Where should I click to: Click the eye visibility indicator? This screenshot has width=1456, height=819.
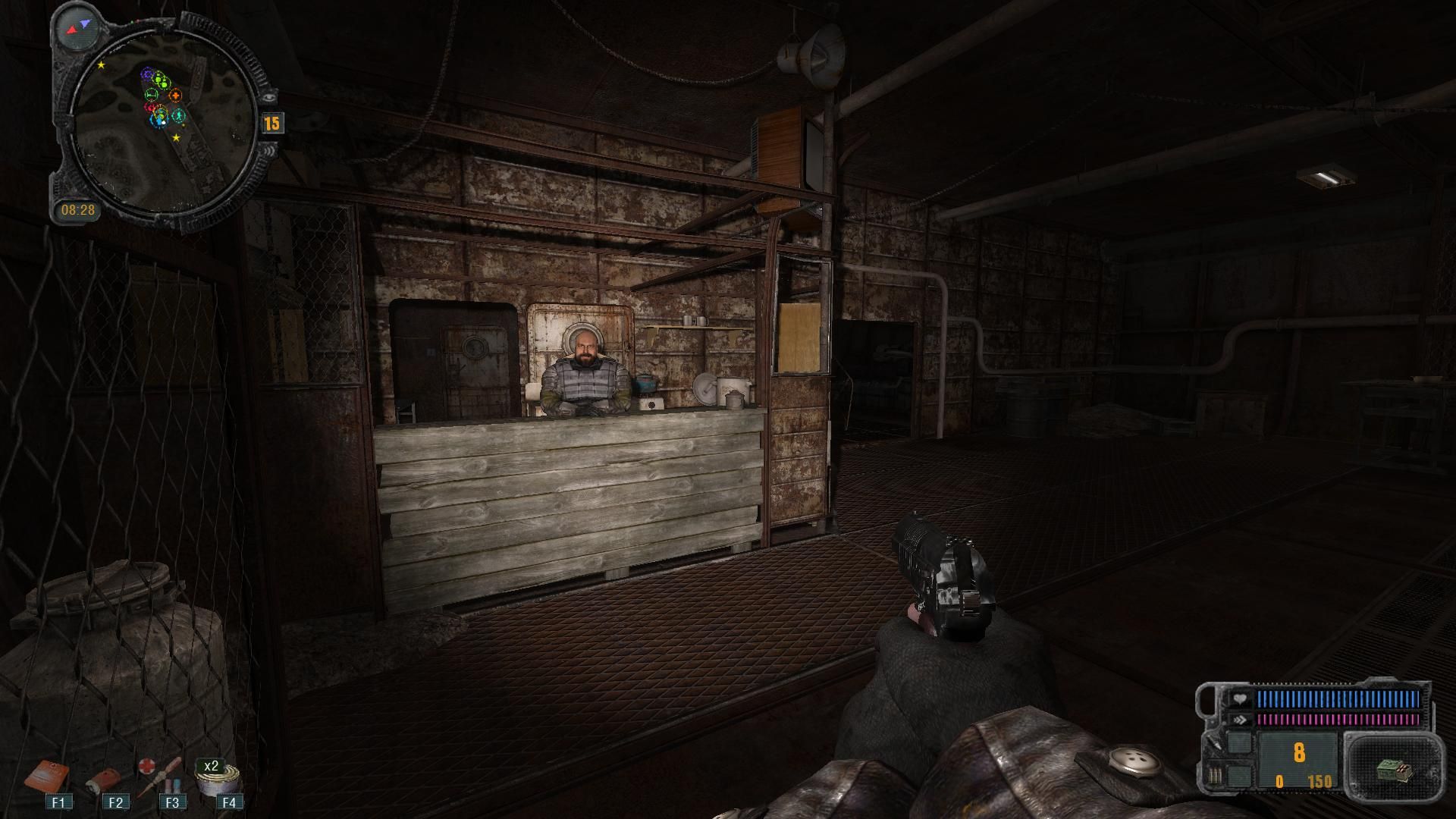click(x=269, y=96)
